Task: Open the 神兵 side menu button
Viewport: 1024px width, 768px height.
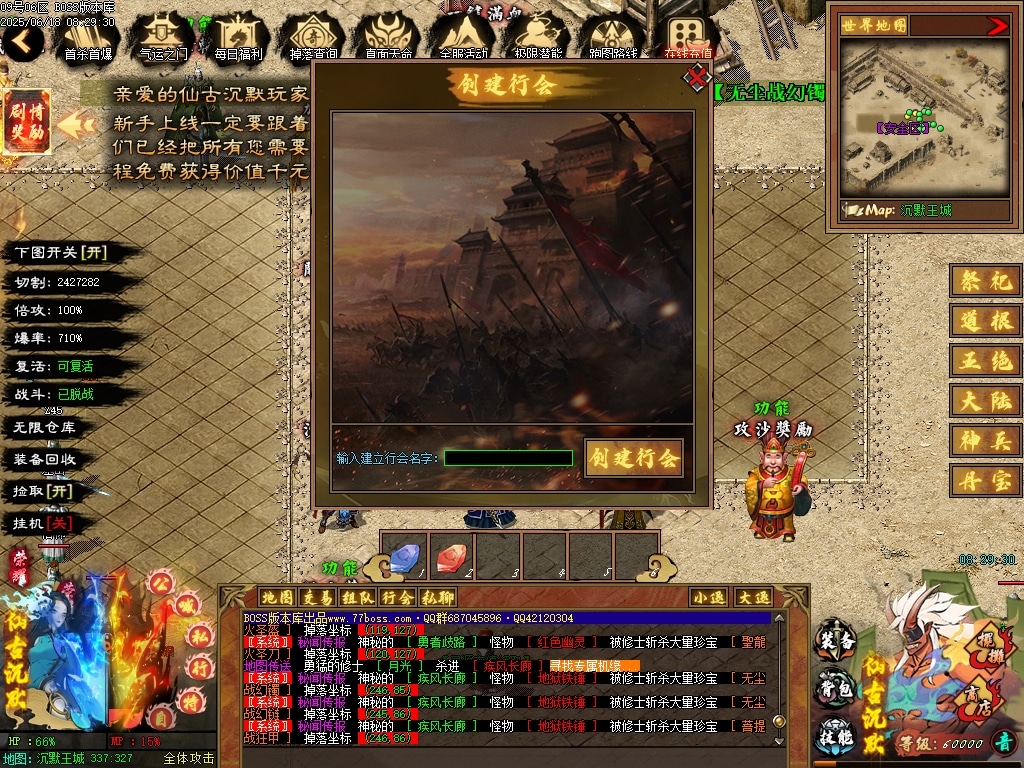Action: 985,440
